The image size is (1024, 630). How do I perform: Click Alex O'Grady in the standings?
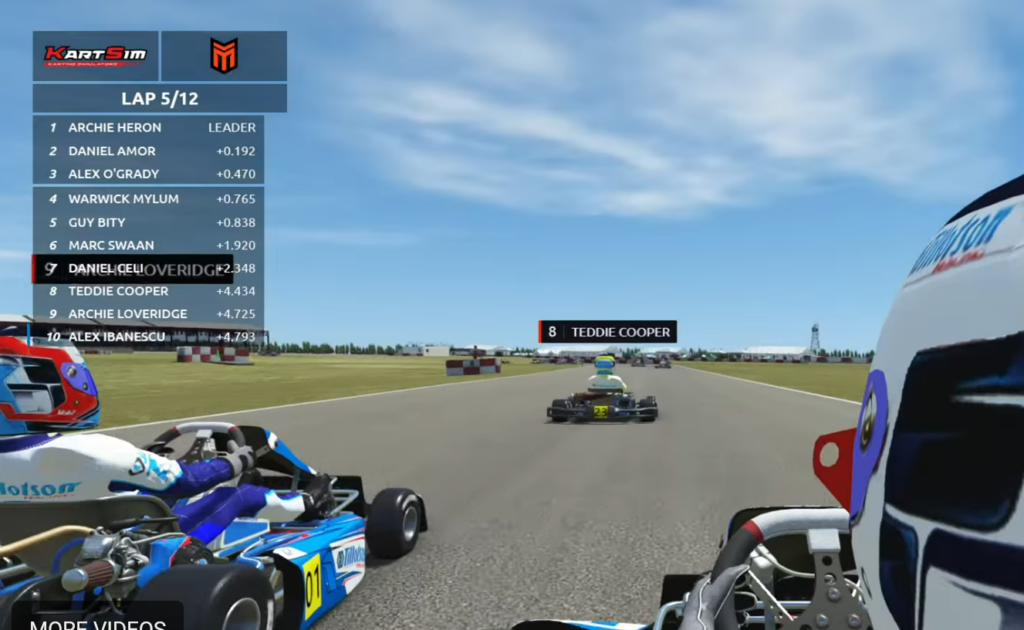tap(148, 174)
